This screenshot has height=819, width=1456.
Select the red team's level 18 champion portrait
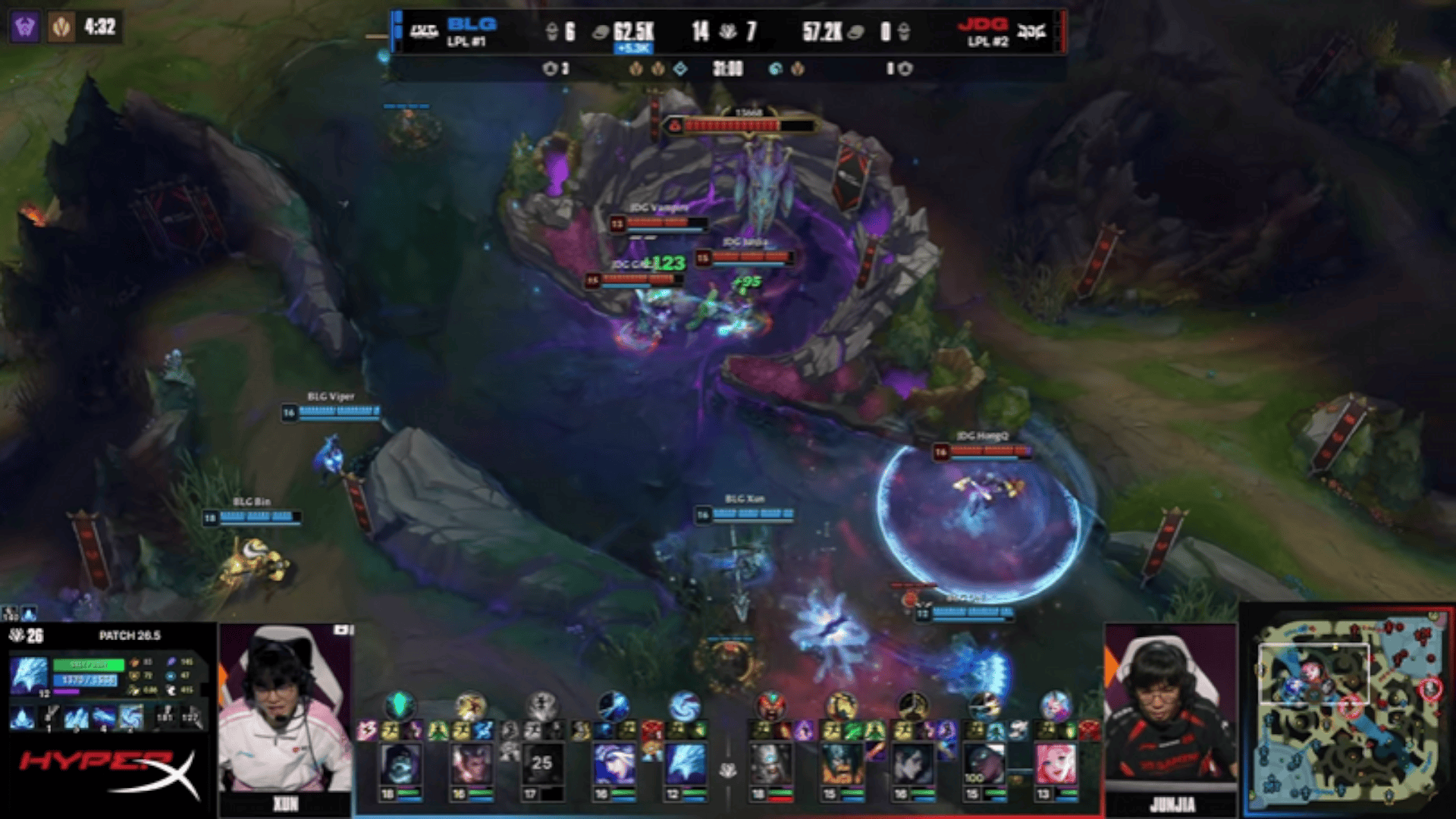pos(768,764)
